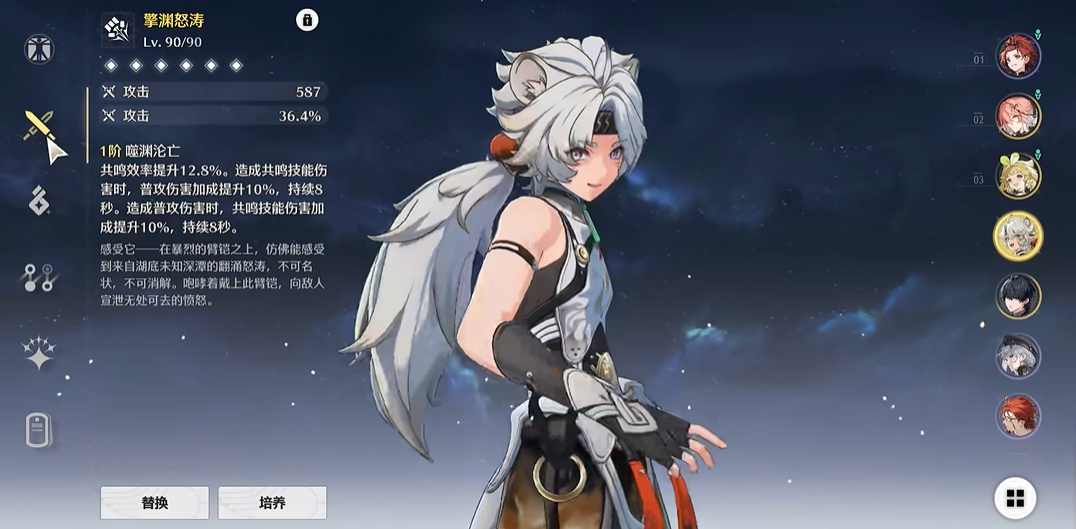Open the bottom card-shaped tab icon
Viewport: 1076px width, 529px height.
(39, 430)
